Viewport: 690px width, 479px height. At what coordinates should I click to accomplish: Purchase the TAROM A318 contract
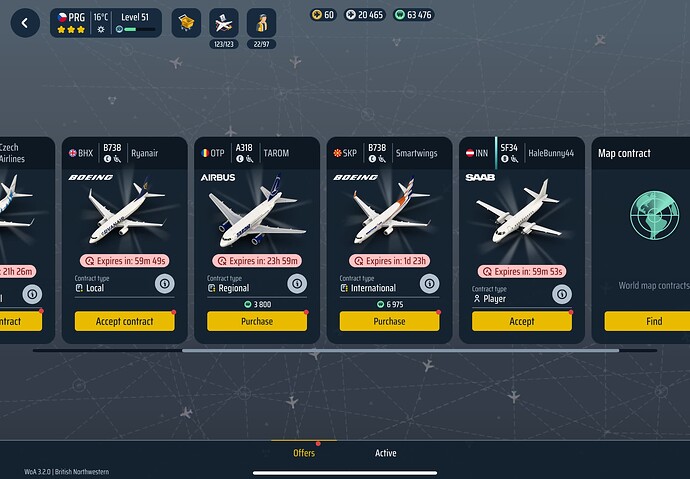click(x=257, y=321)
